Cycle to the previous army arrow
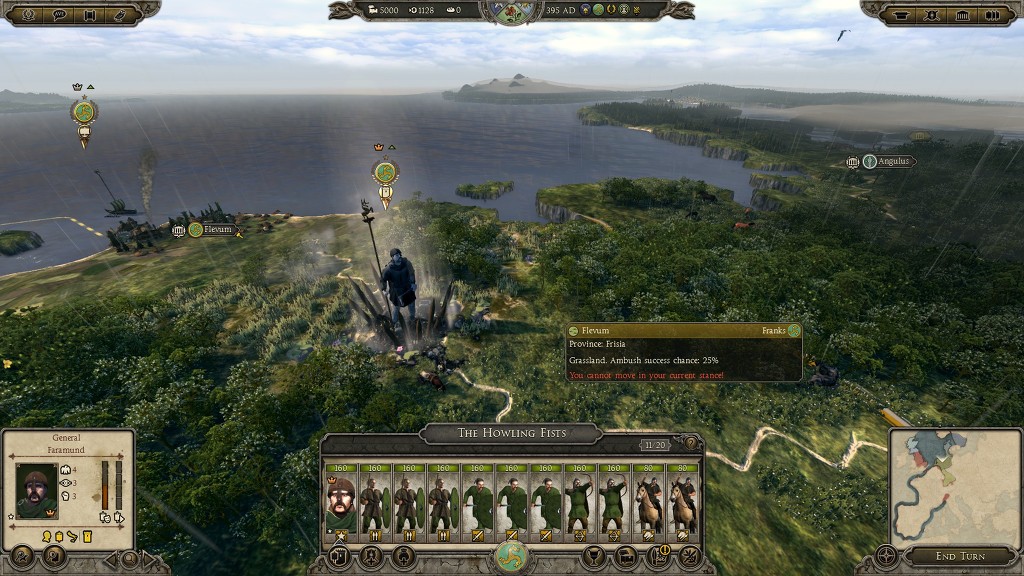Image resolution: width=1024 pixels, height=576 pixels. pos(110,559)
